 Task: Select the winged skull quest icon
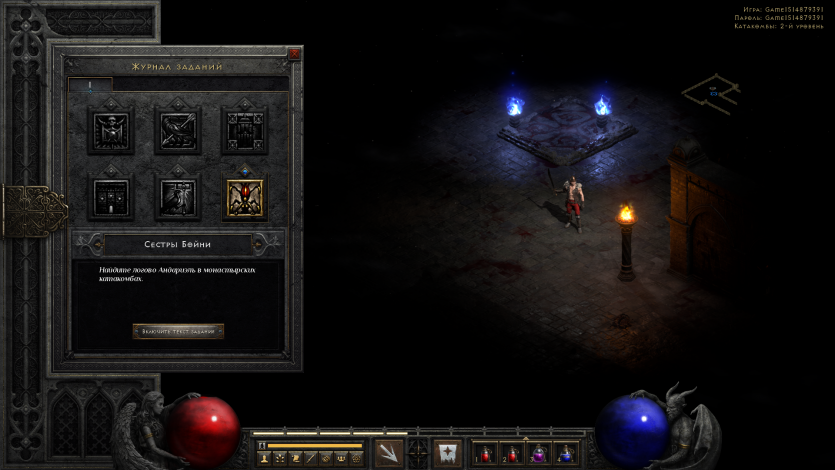coord(111,131)
